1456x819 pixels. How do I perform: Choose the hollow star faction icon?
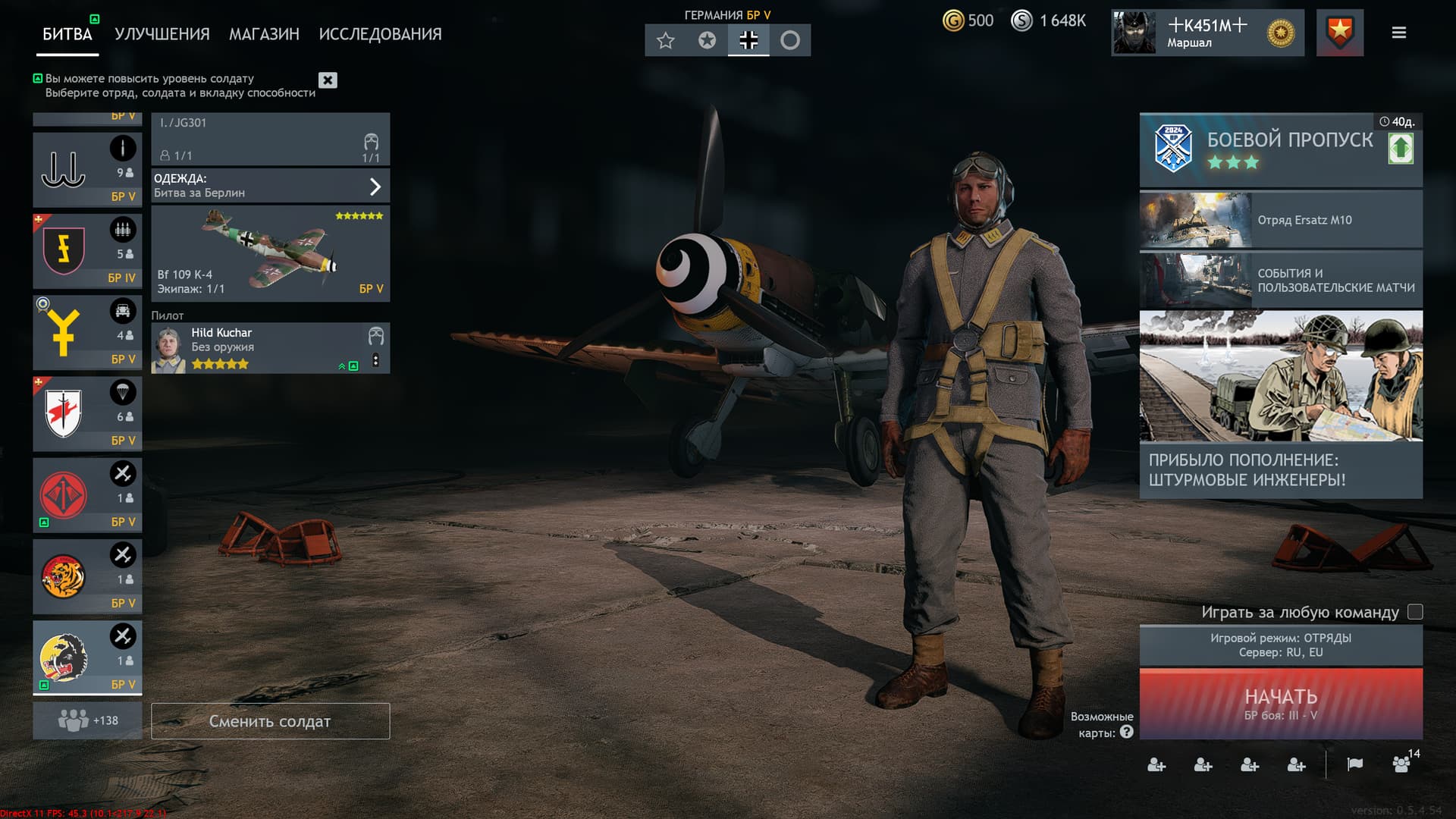665,40
